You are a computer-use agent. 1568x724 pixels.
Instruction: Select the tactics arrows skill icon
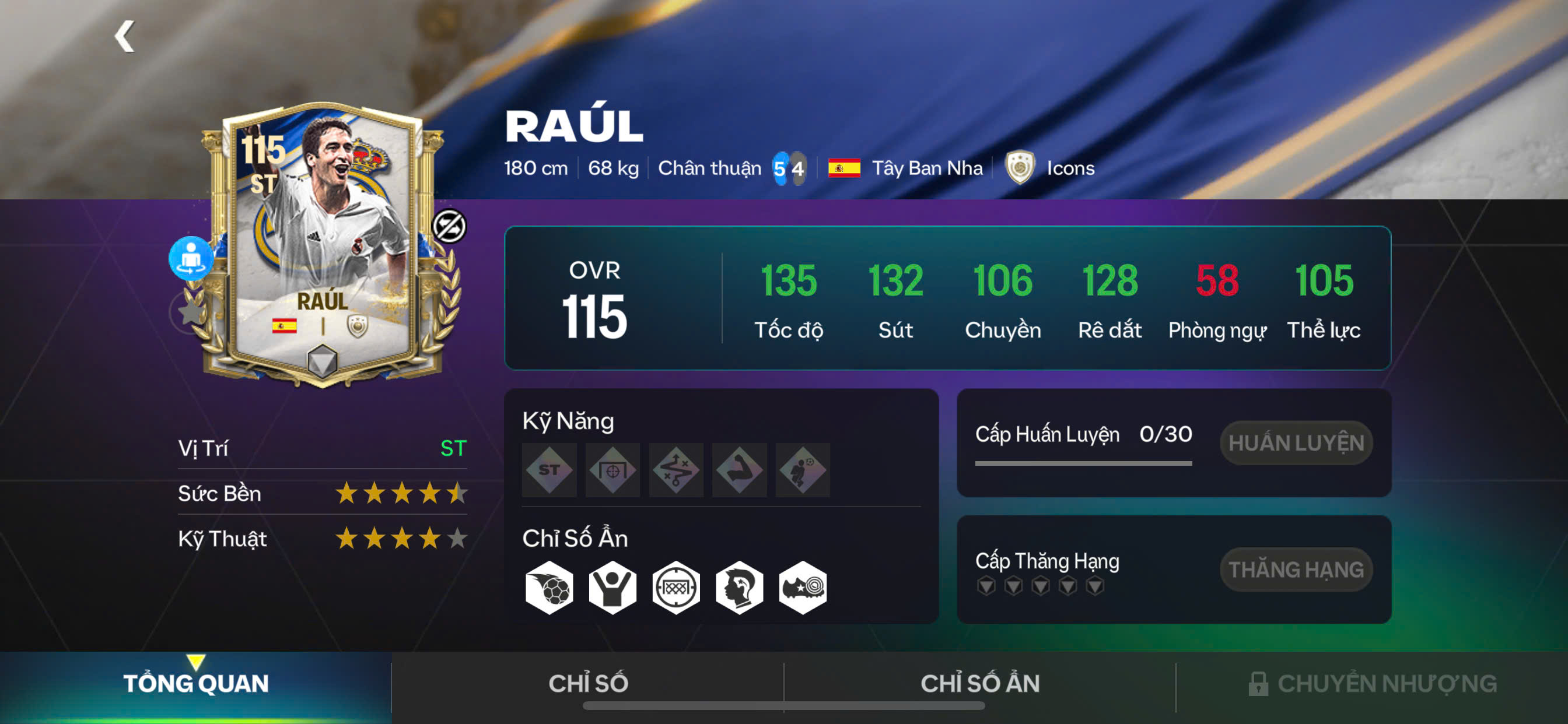pyautogui.click(x=675, y=470)
